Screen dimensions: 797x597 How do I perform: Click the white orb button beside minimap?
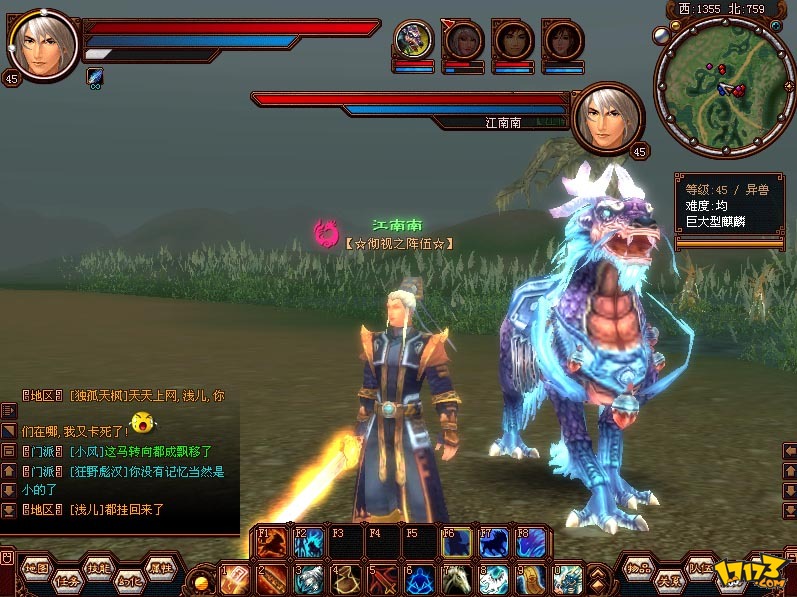(661, 35)
